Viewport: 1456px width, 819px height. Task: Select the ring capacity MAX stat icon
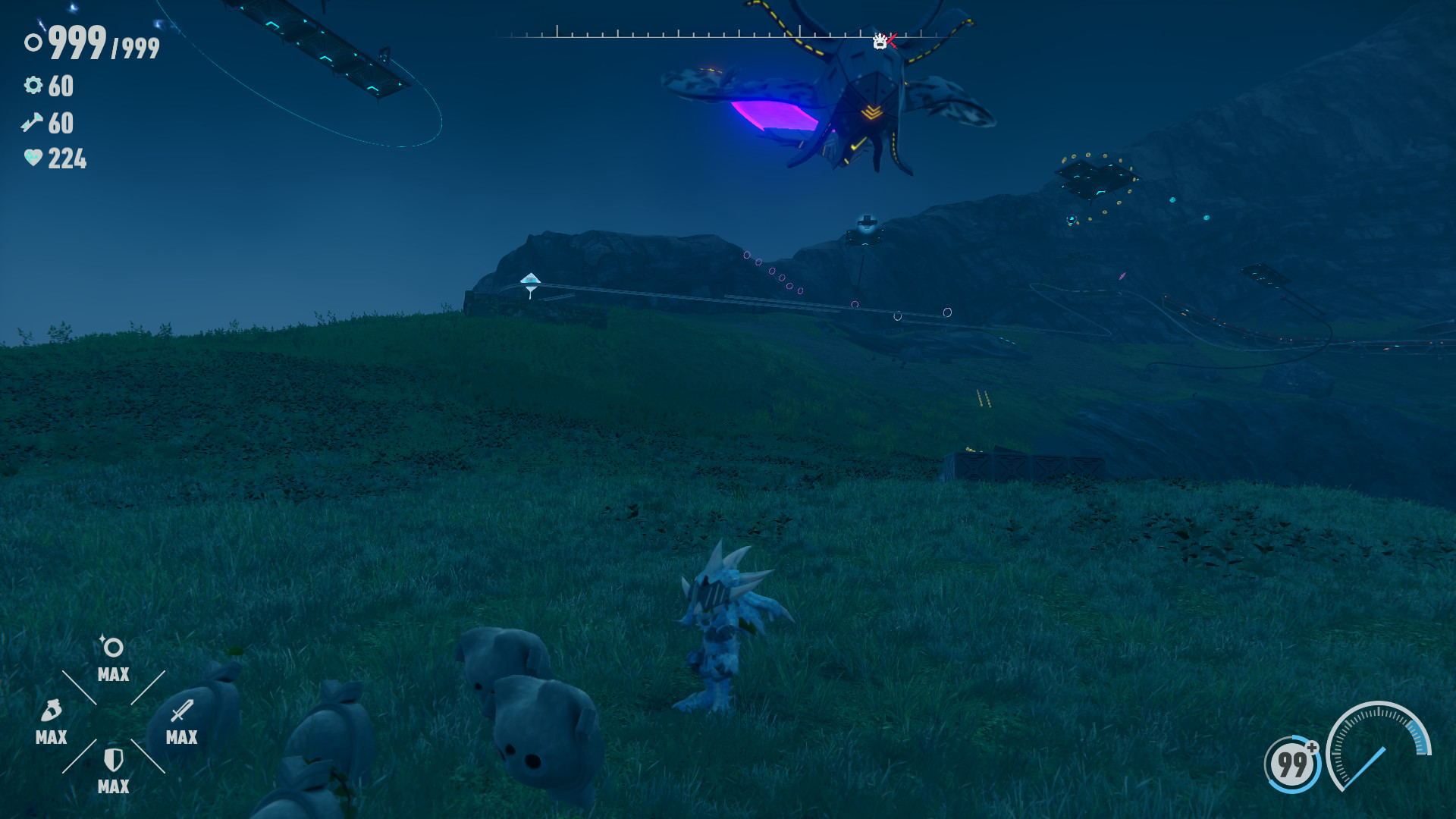(x=113, y=648)
